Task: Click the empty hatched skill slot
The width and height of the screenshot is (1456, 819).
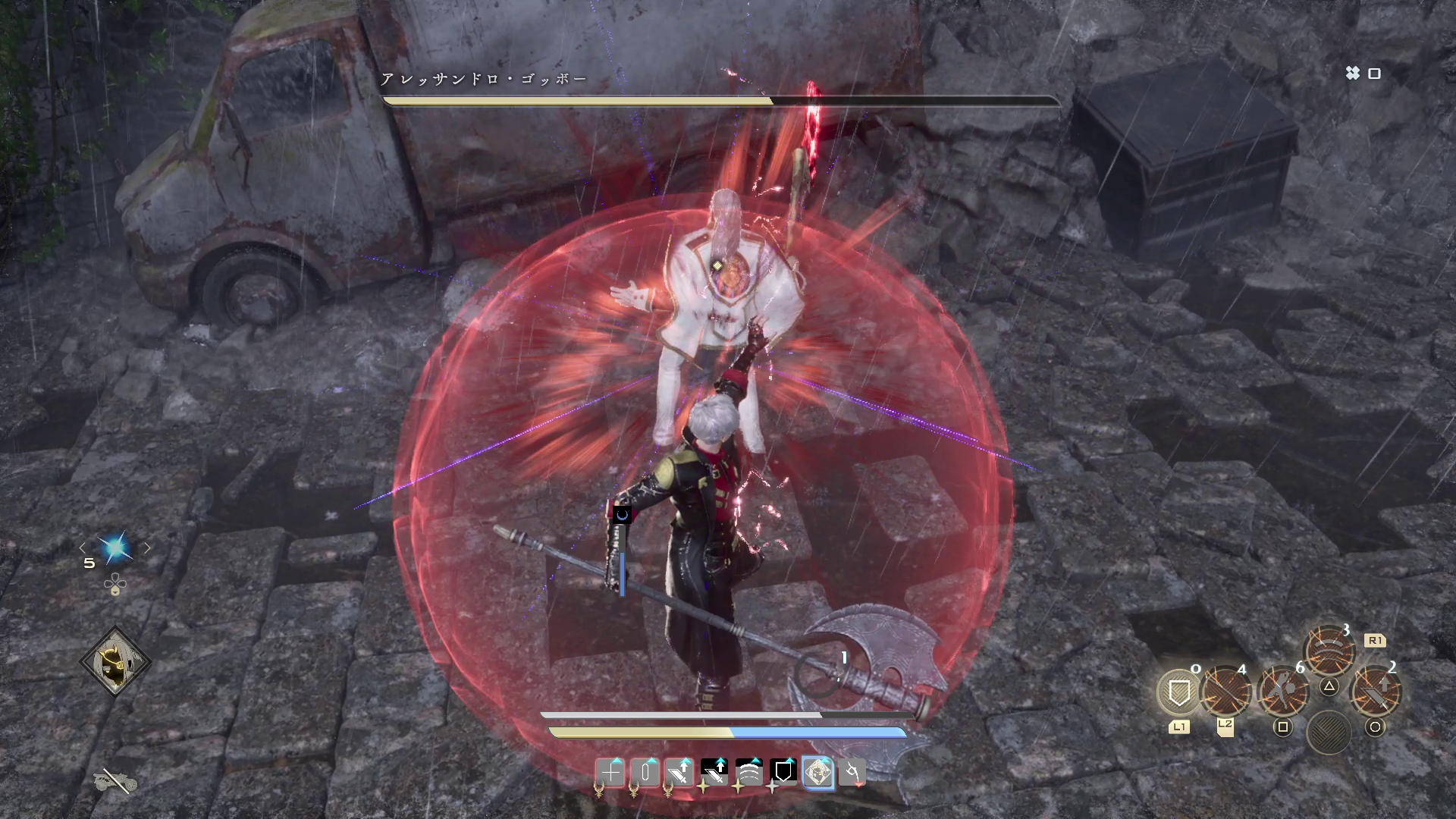Action: tap(1329, 733)
